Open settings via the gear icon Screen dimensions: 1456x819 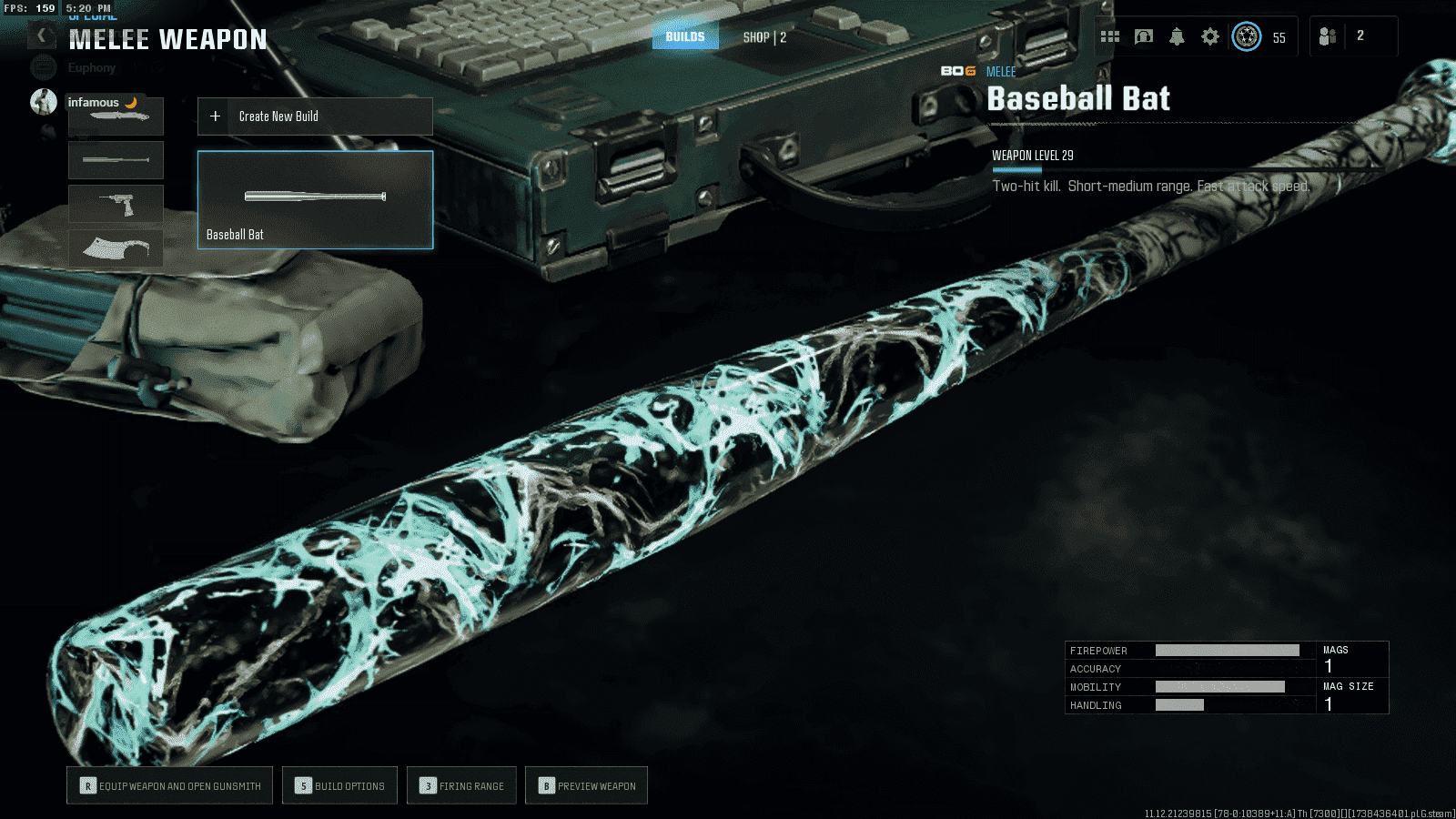coord(1210,36)
